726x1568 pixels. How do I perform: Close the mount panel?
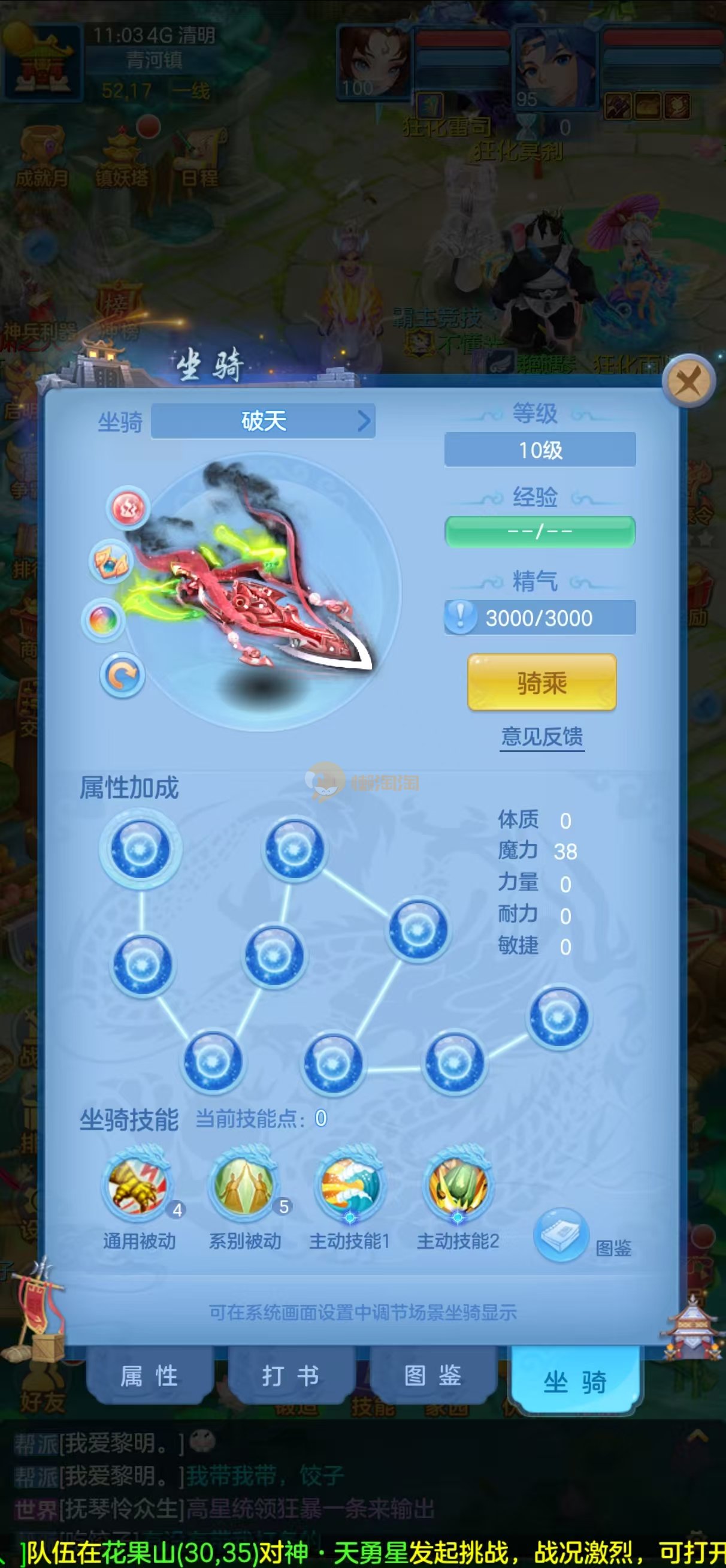click(x=688, y=382)
